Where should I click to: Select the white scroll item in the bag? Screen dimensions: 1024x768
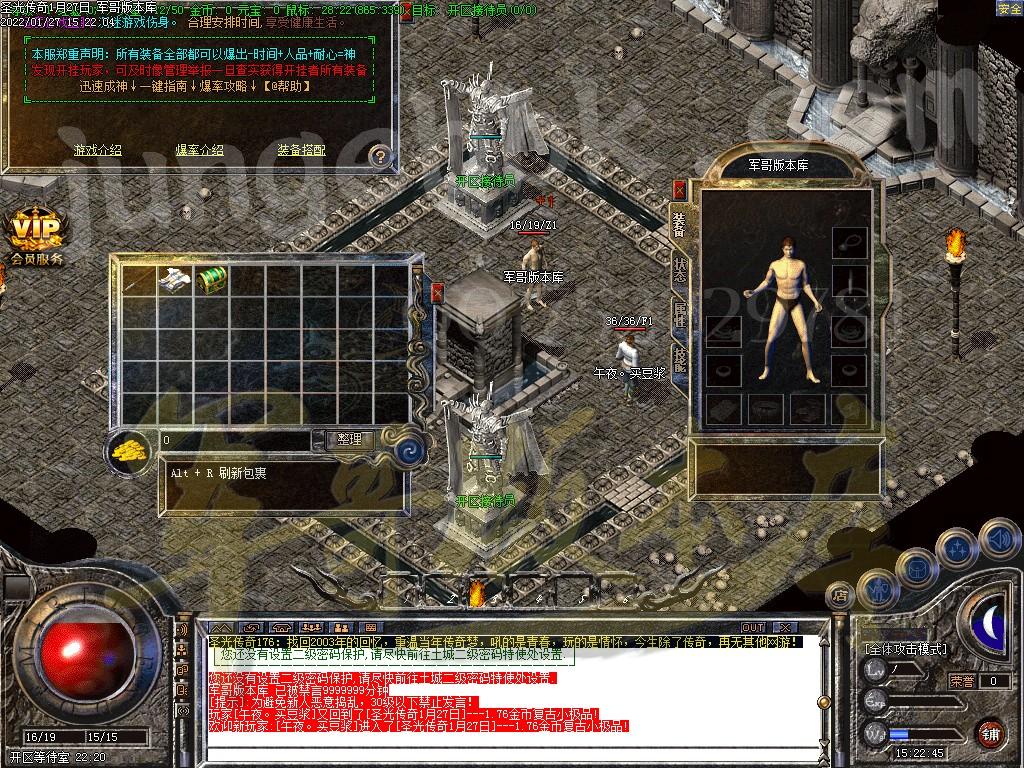(x=175, y=280)
